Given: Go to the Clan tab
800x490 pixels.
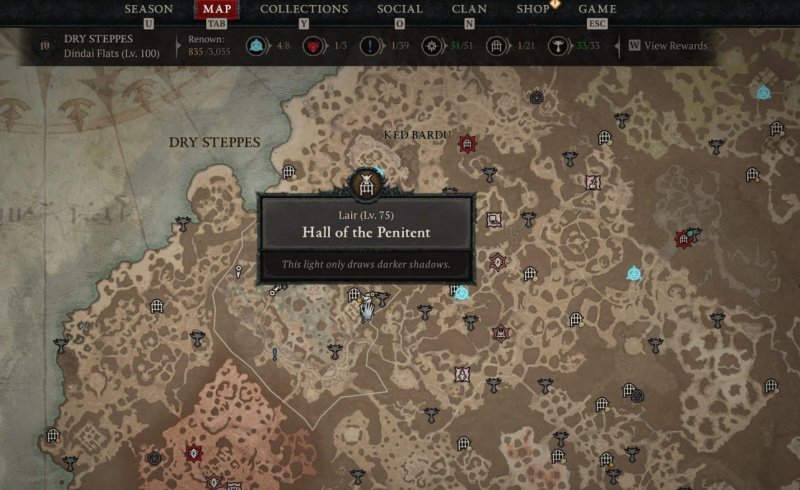Looking at the screenshot, I should 469,10.
